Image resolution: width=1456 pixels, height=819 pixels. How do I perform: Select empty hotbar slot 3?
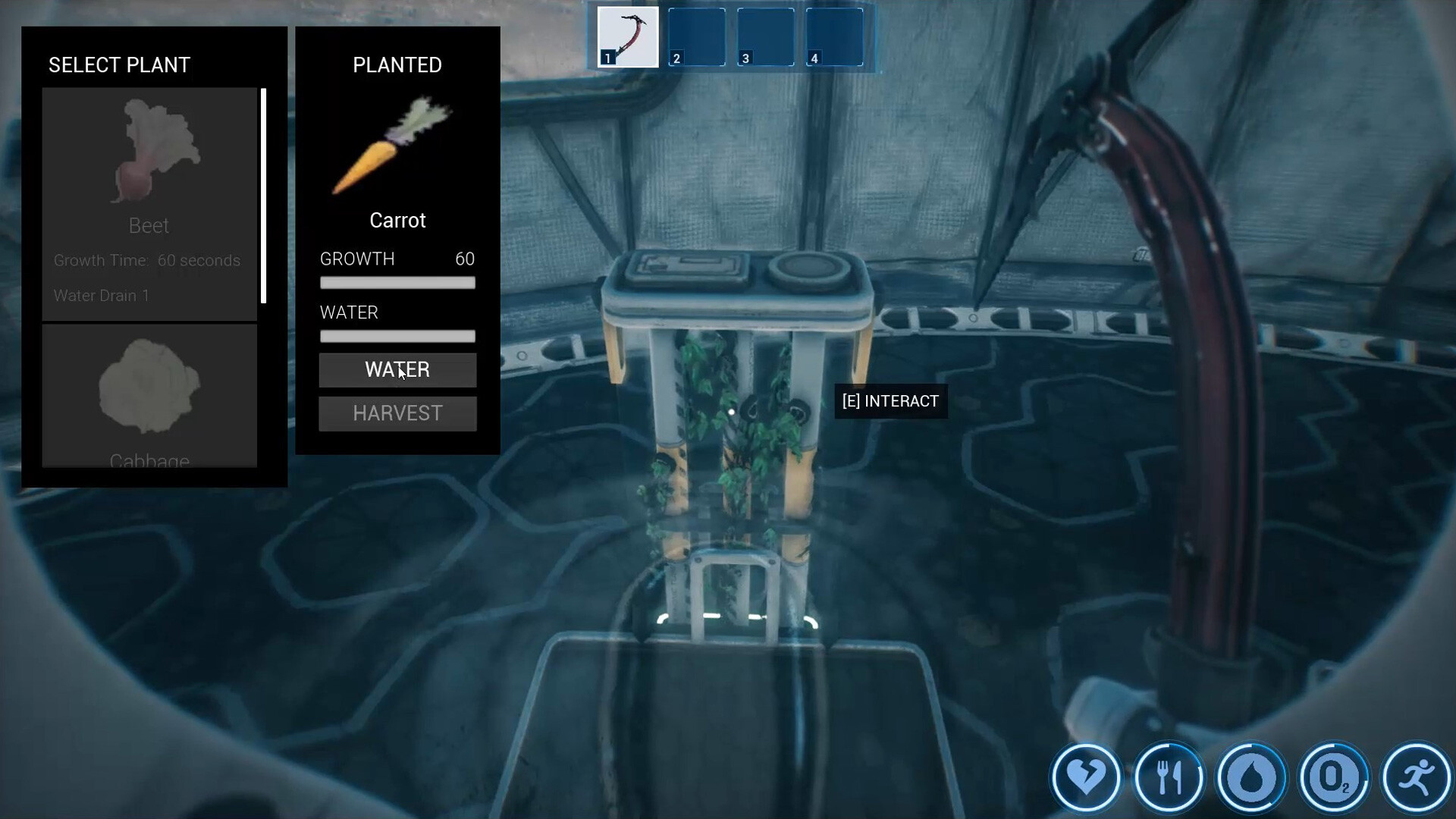766,36
